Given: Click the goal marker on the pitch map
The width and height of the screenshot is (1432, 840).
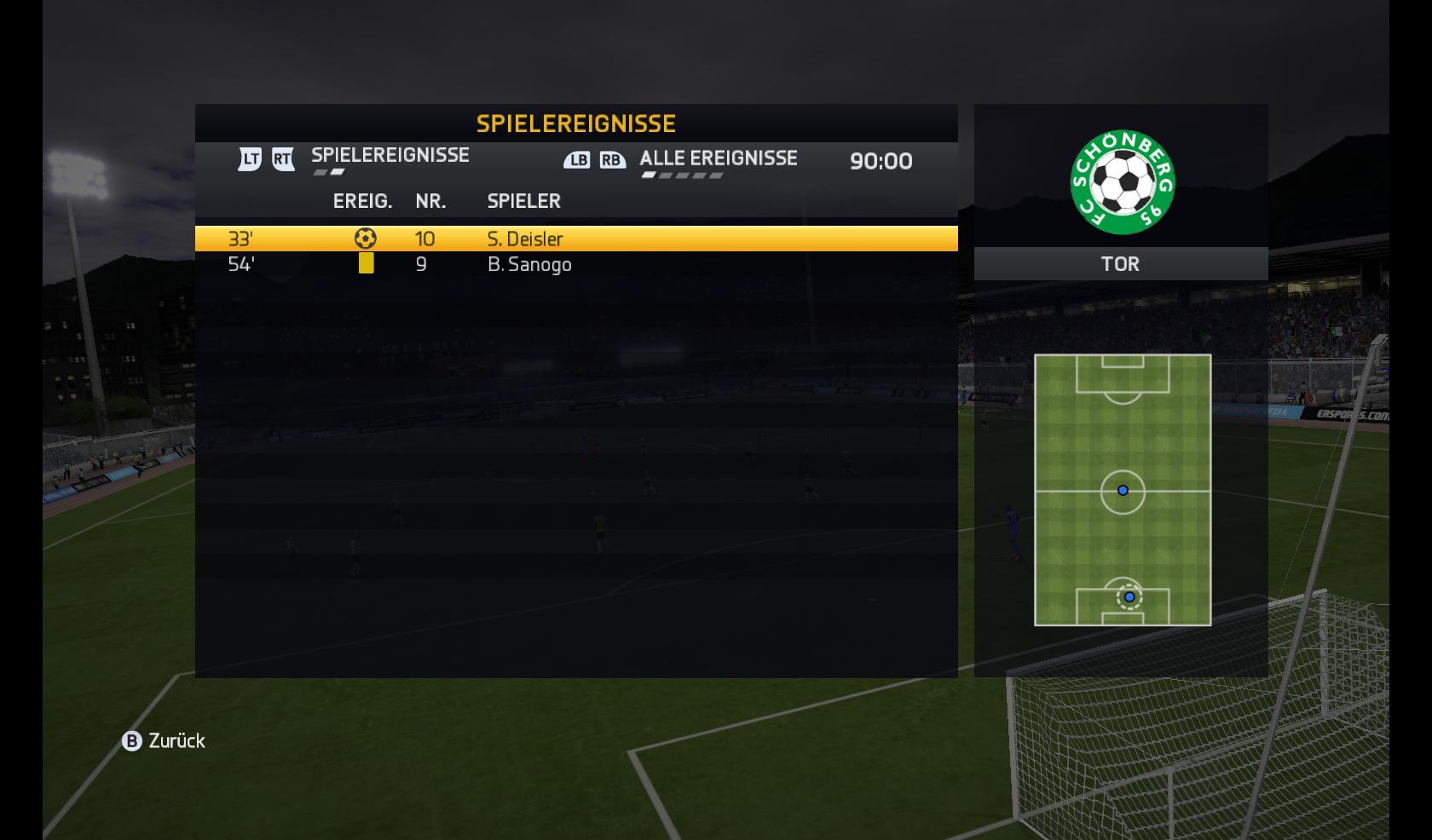Looking at the screenshot, I should tap(1129, 597).
